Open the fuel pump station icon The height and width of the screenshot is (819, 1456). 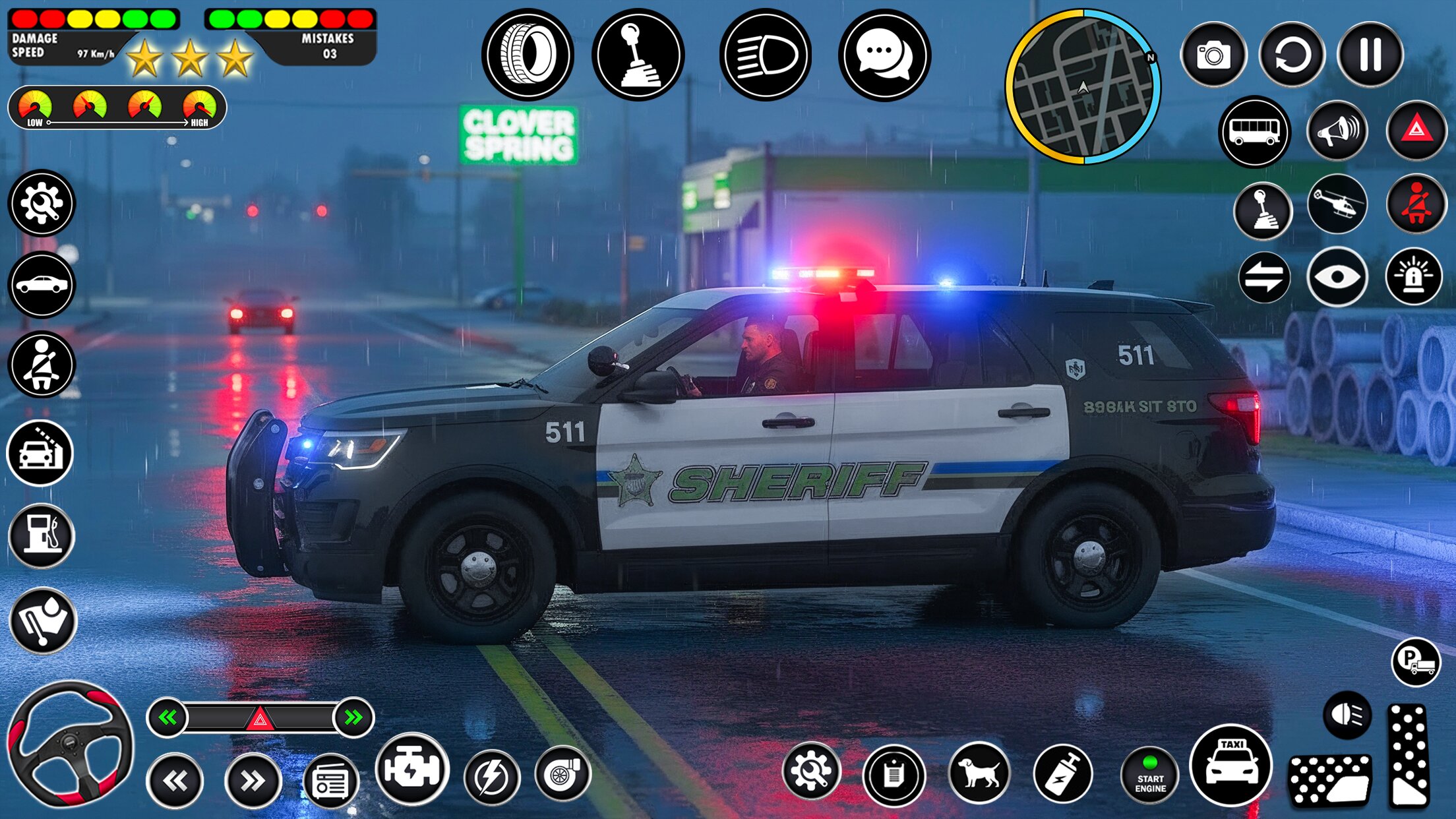tap(42, 535)
